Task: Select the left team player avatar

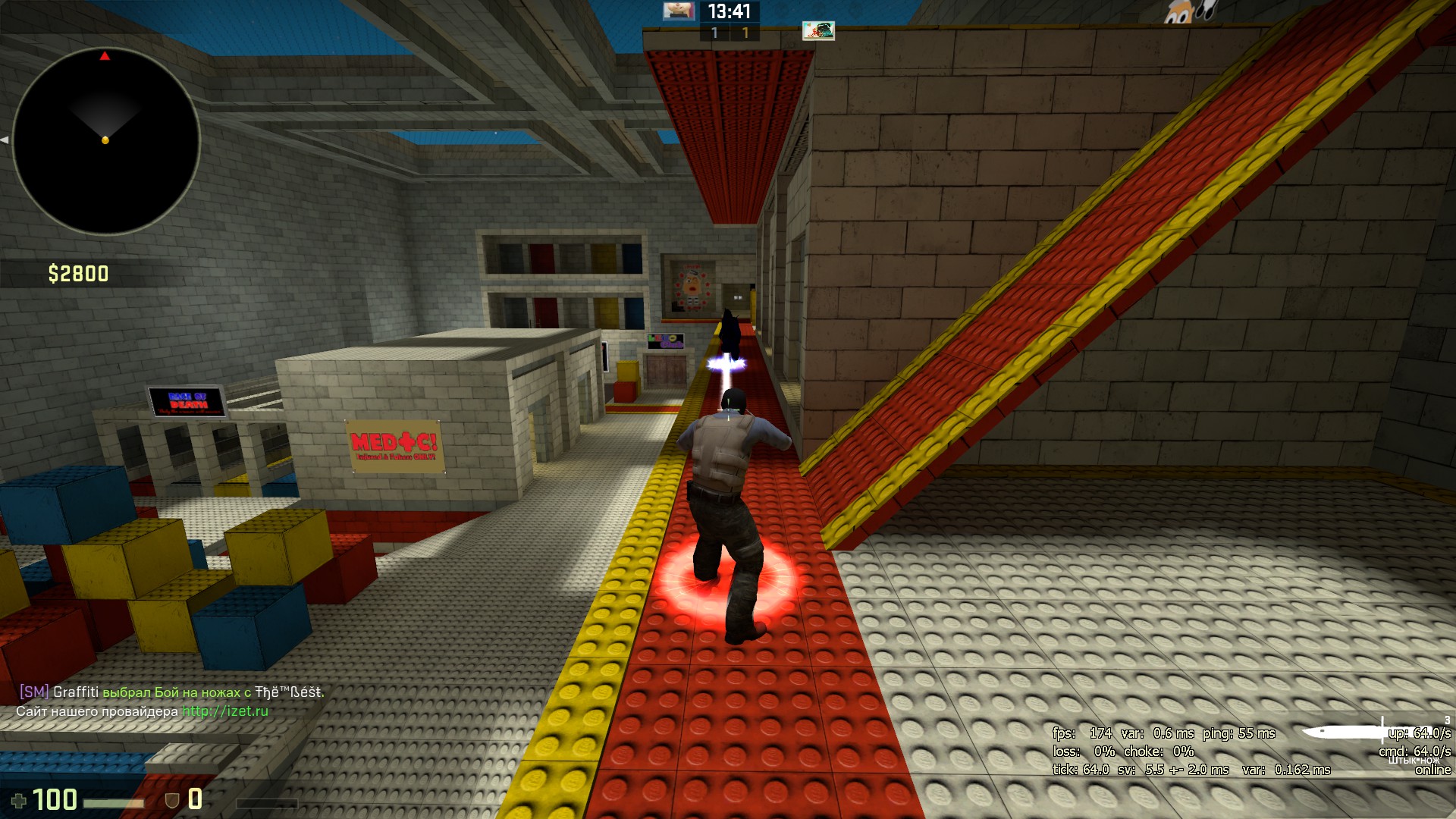Action: (x=679, y=11)
